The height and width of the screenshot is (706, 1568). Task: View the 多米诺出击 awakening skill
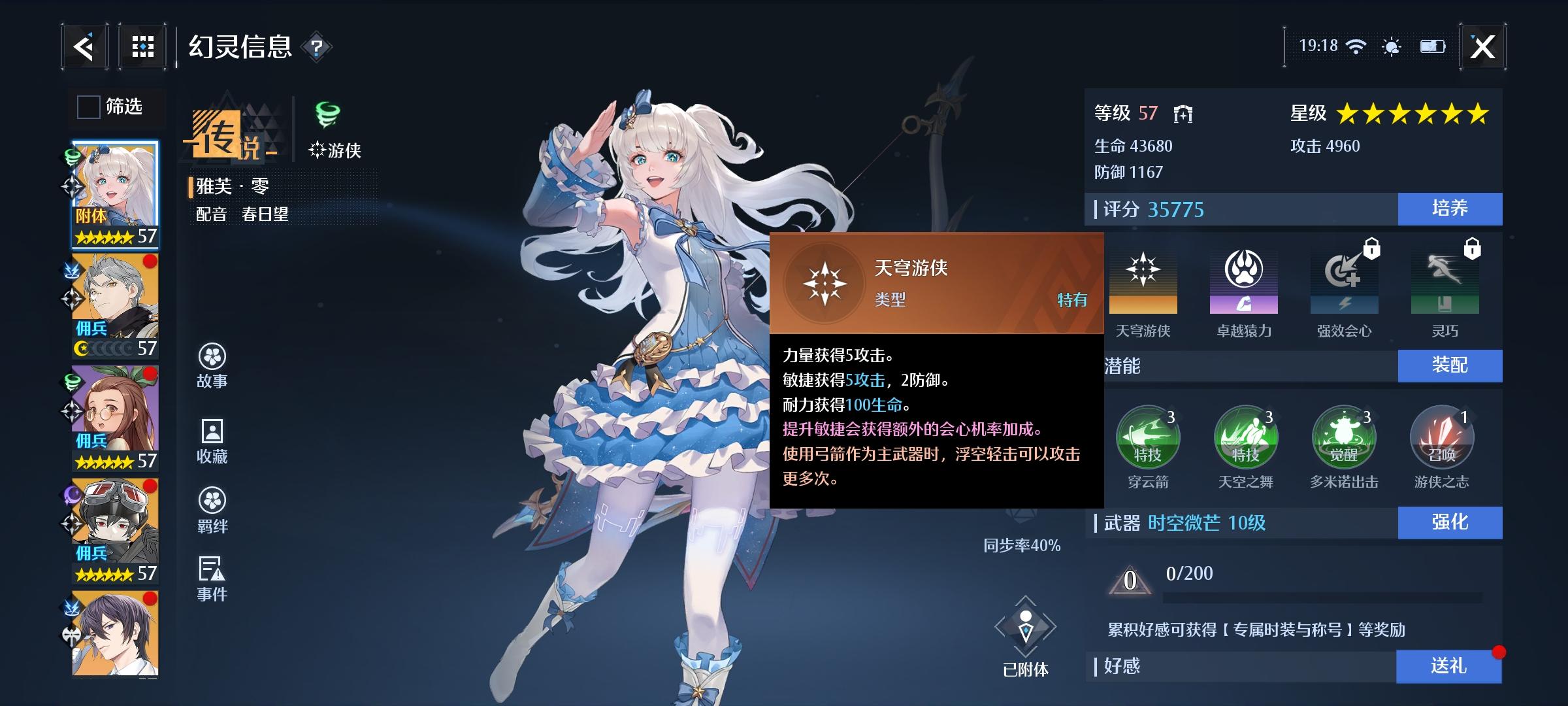click(x=1344, y=437)
